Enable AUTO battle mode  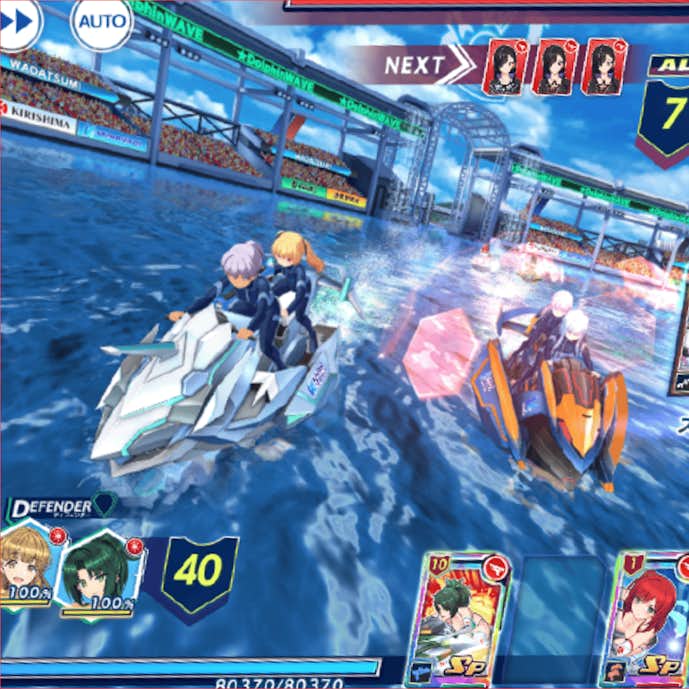[101, 21]
